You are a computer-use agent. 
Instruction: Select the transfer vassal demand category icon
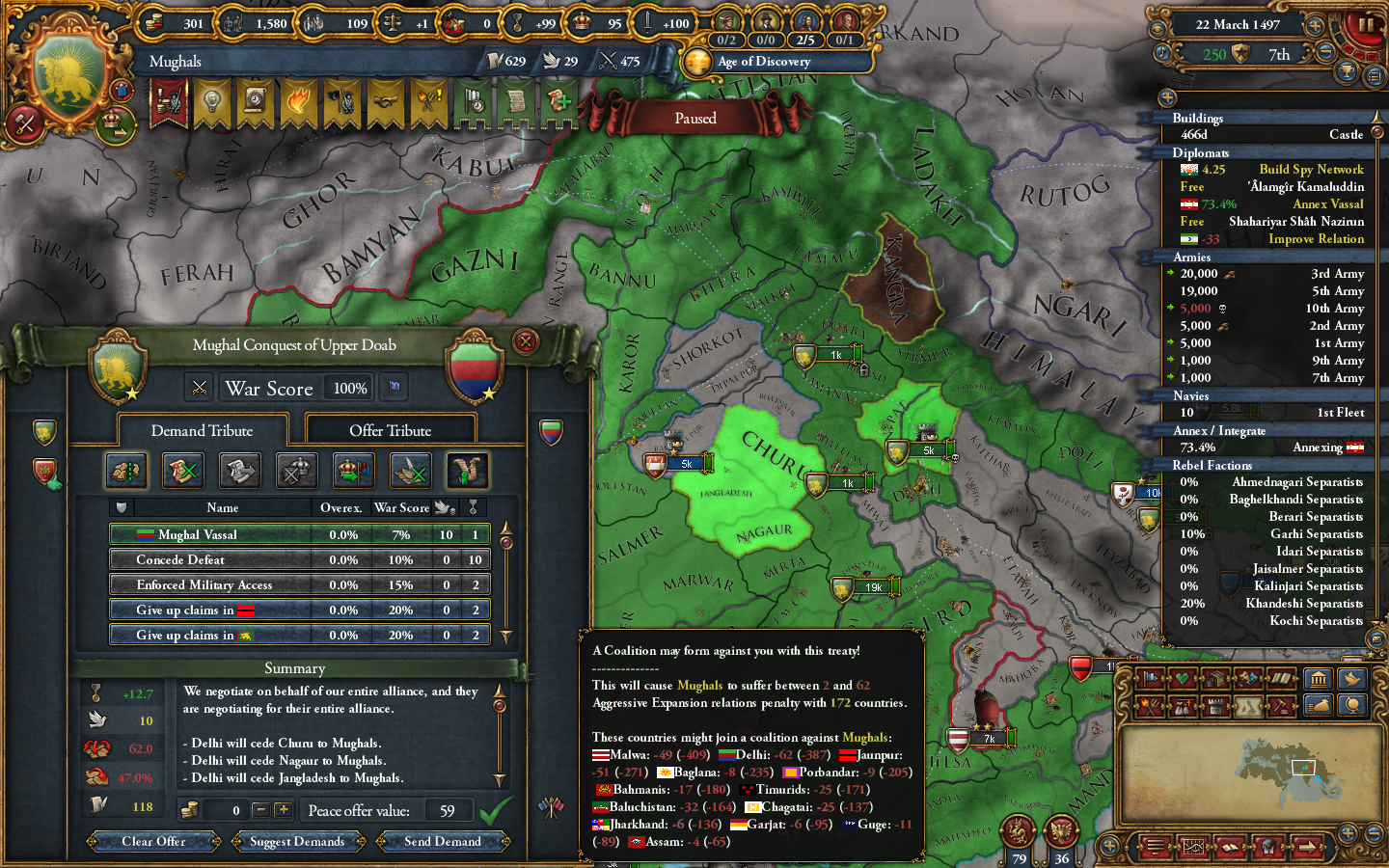click(x=353, y=471)
